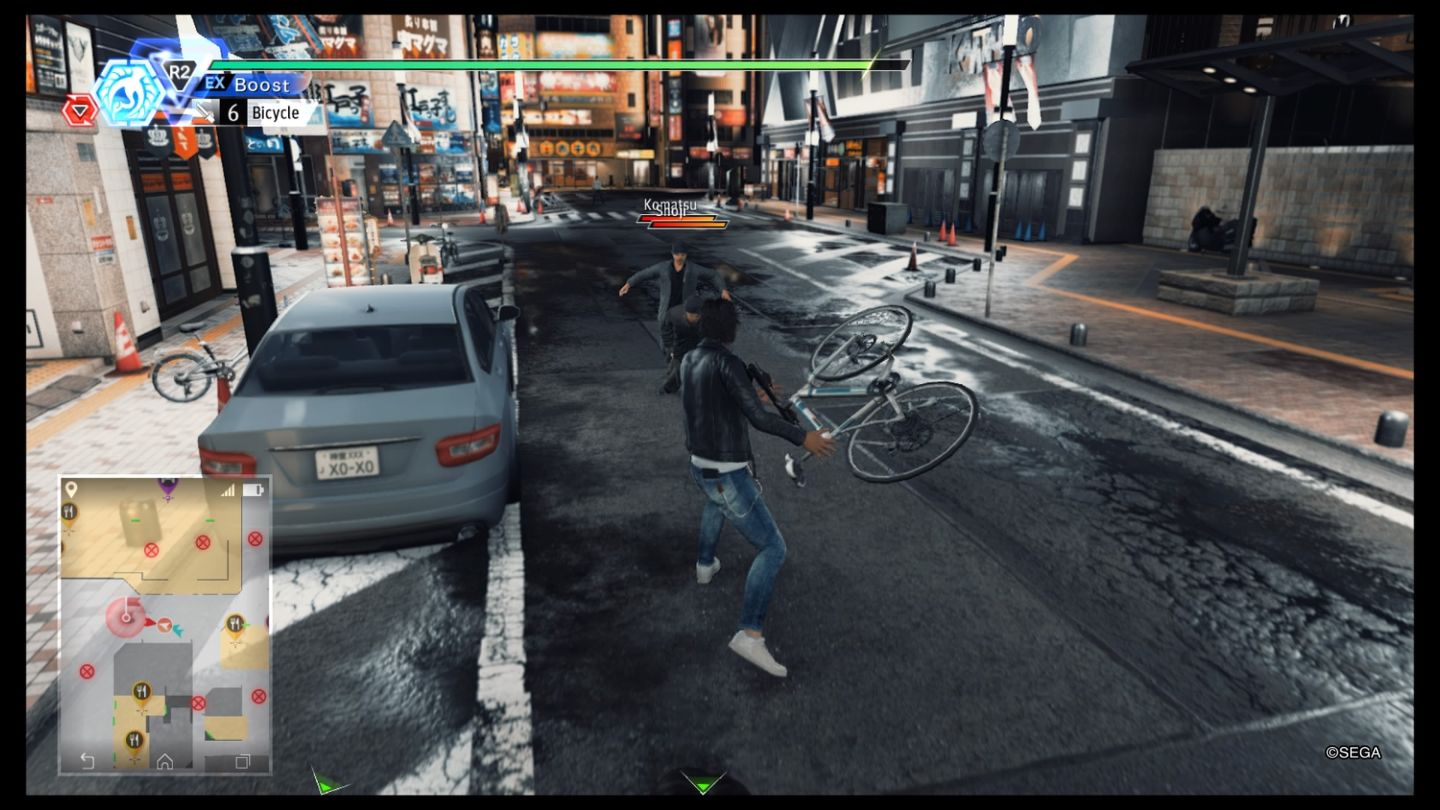The image size is (1440, 810).
Task: Tap the location pin icon on the minimap
Action: point(70,489)
